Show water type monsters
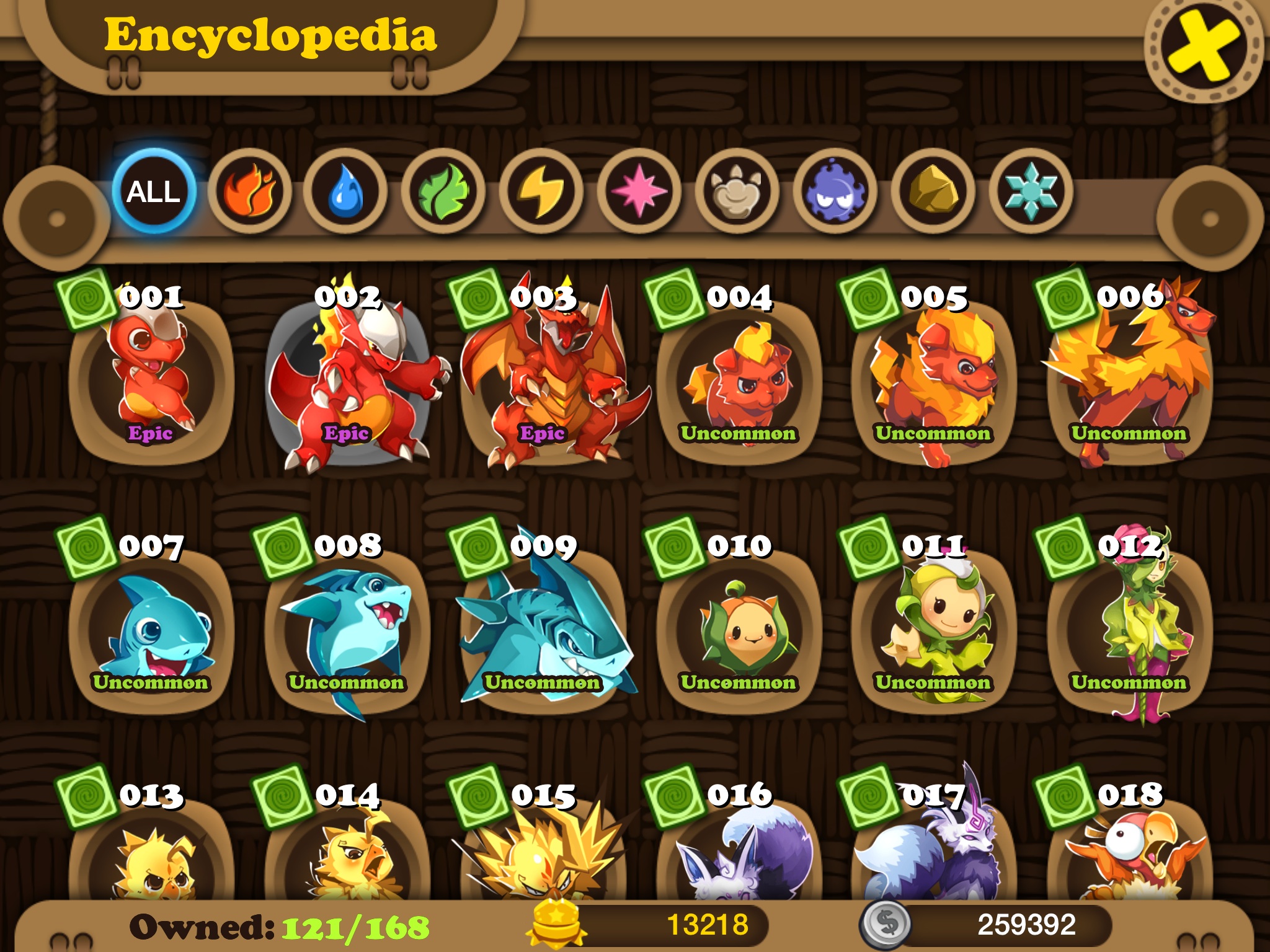This screenshot has height=952, width=1270. pos(346,192)
